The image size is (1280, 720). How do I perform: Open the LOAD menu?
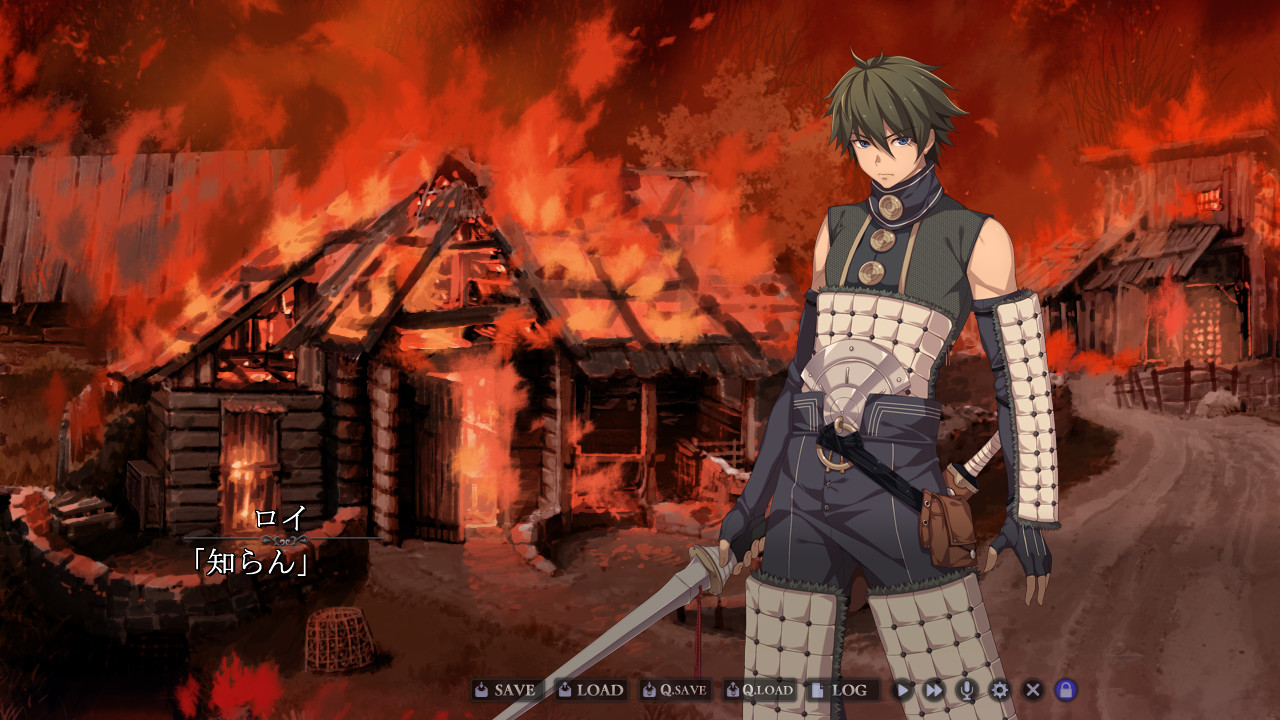click(x=590, y=690)
